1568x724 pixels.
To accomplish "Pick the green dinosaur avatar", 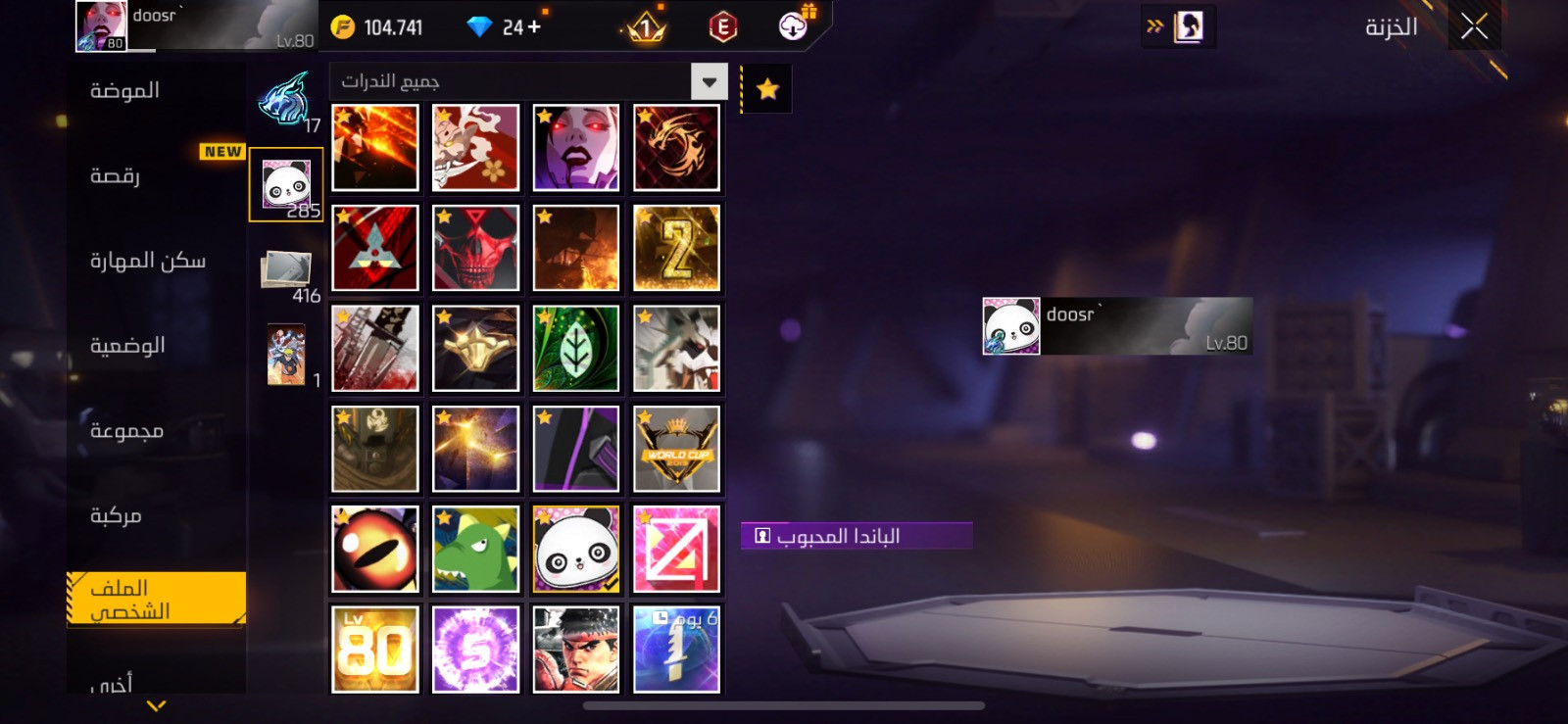I will point(475,550).
